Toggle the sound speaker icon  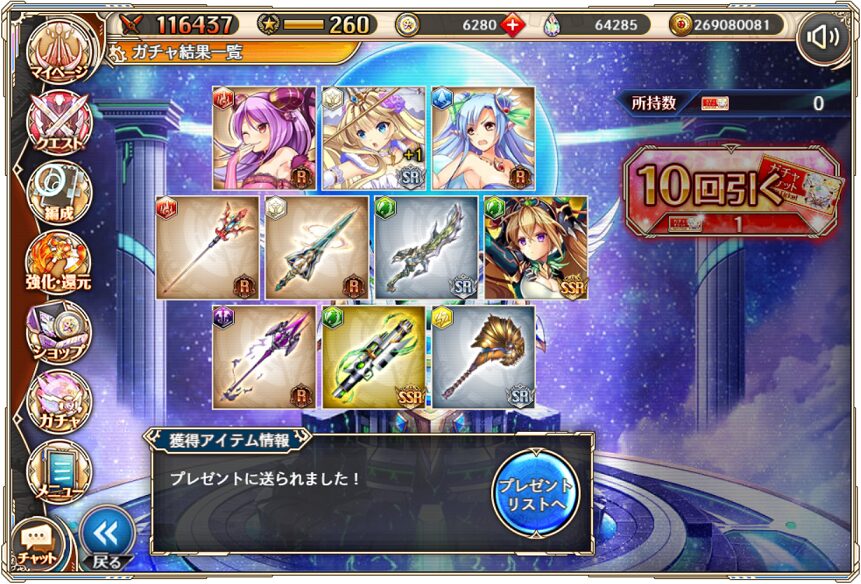pyautogui.click(x=823, y=38)
